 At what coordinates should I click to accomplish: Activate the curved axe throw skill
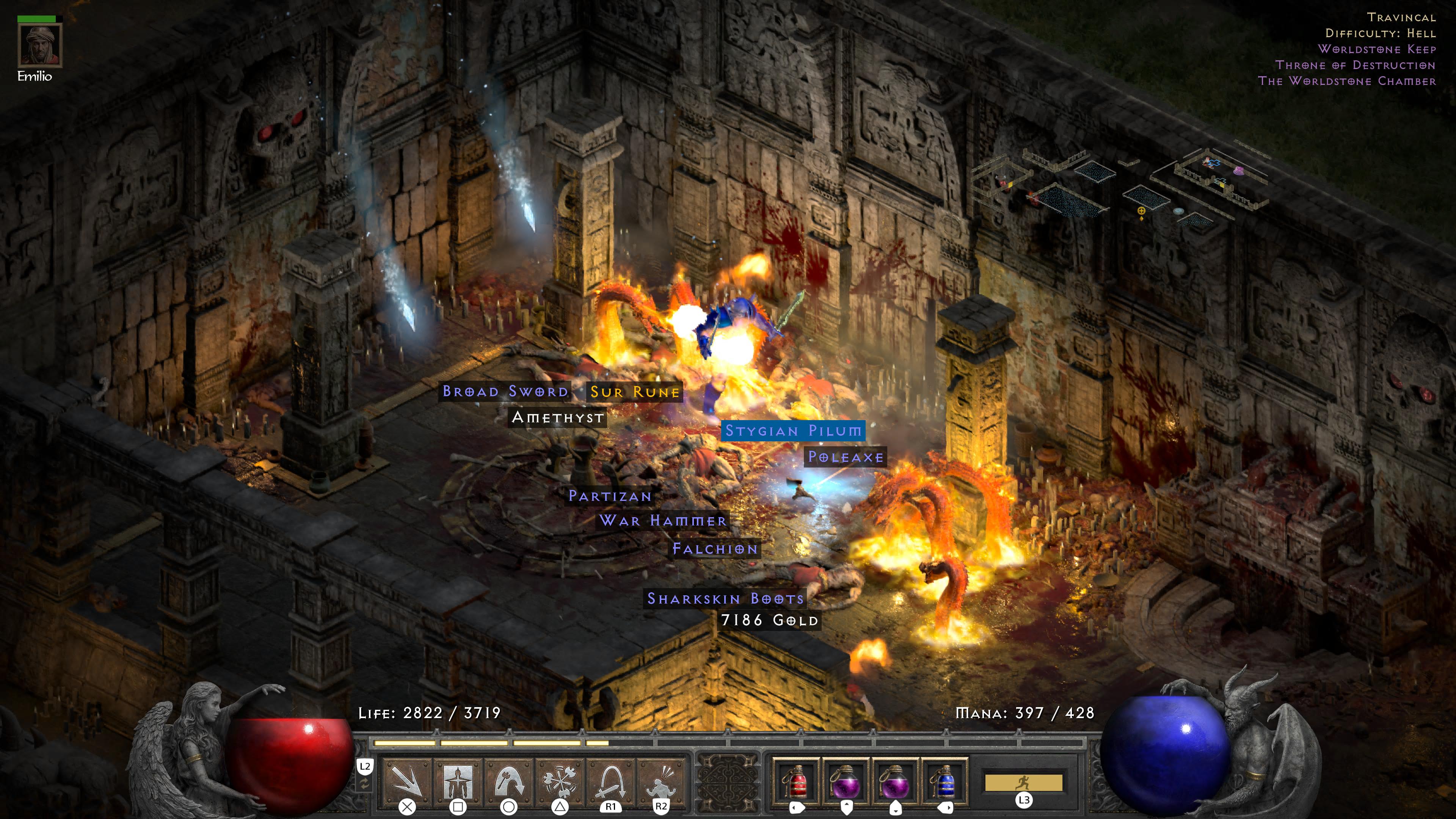[509, 781]
